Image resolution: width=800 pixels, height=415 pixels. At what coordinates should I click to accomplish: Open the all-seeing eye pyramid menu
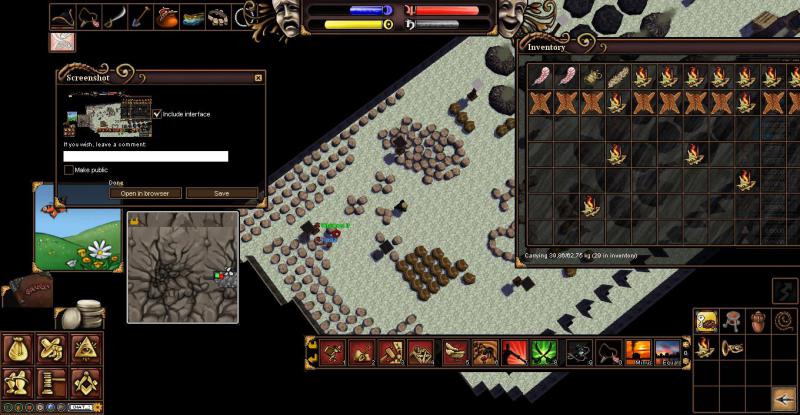(x=84, y=349)
